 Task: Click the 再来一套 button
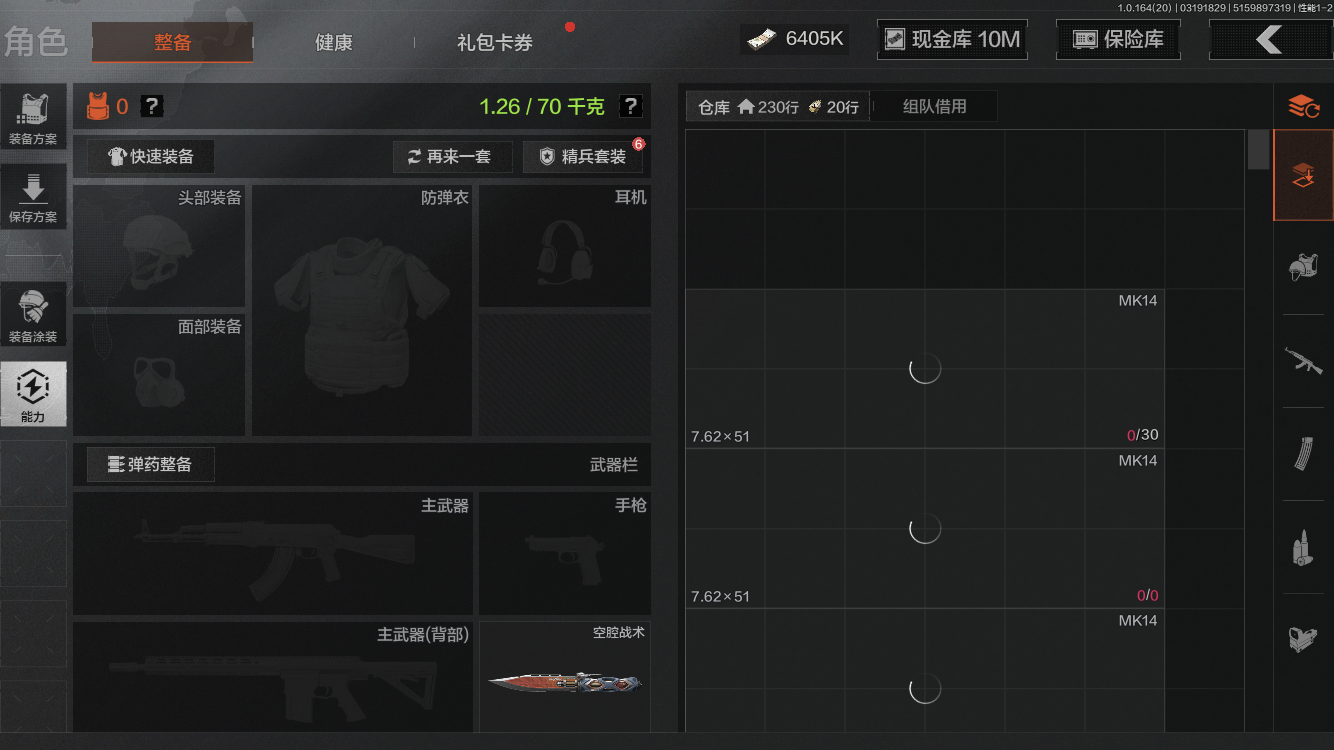pos(452,157)
